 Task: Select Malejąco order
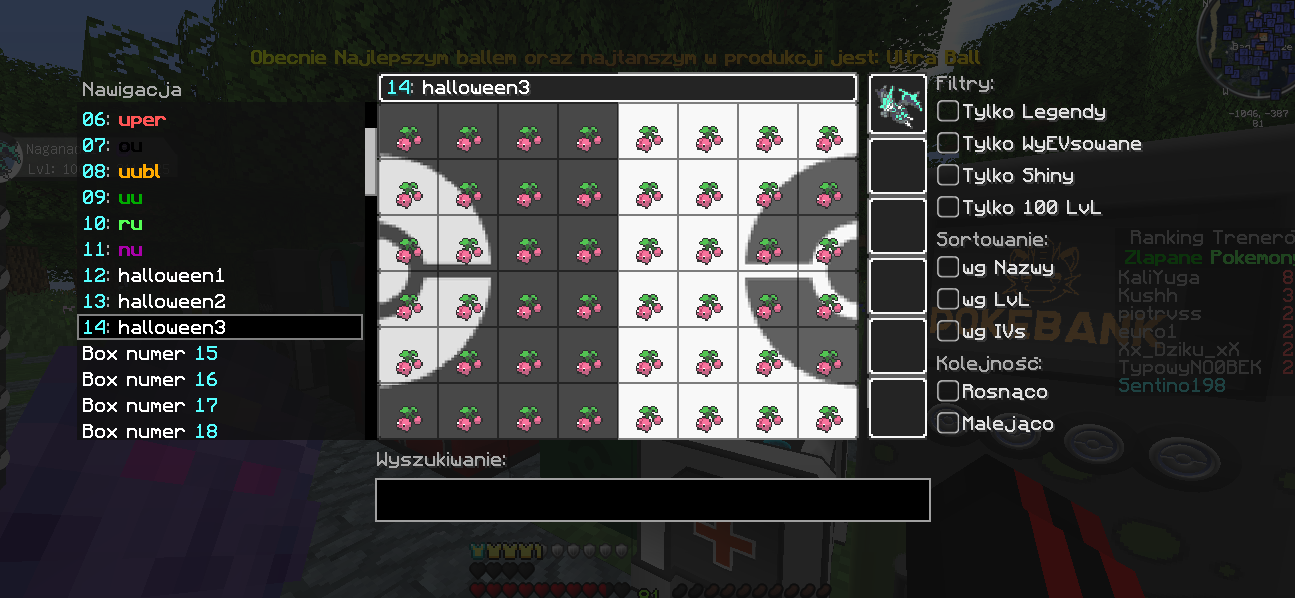pos(948,423)
